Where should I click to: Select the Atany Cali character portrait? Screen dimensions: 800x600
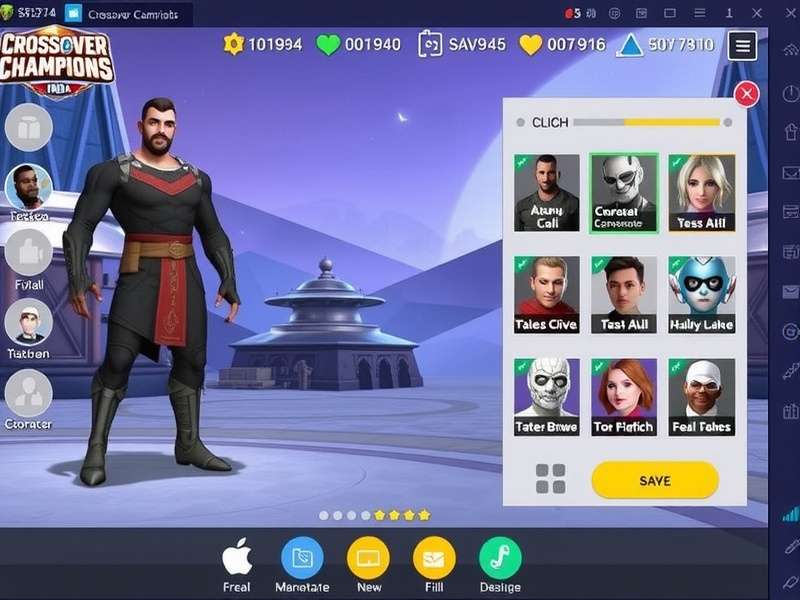coord(547,192)
